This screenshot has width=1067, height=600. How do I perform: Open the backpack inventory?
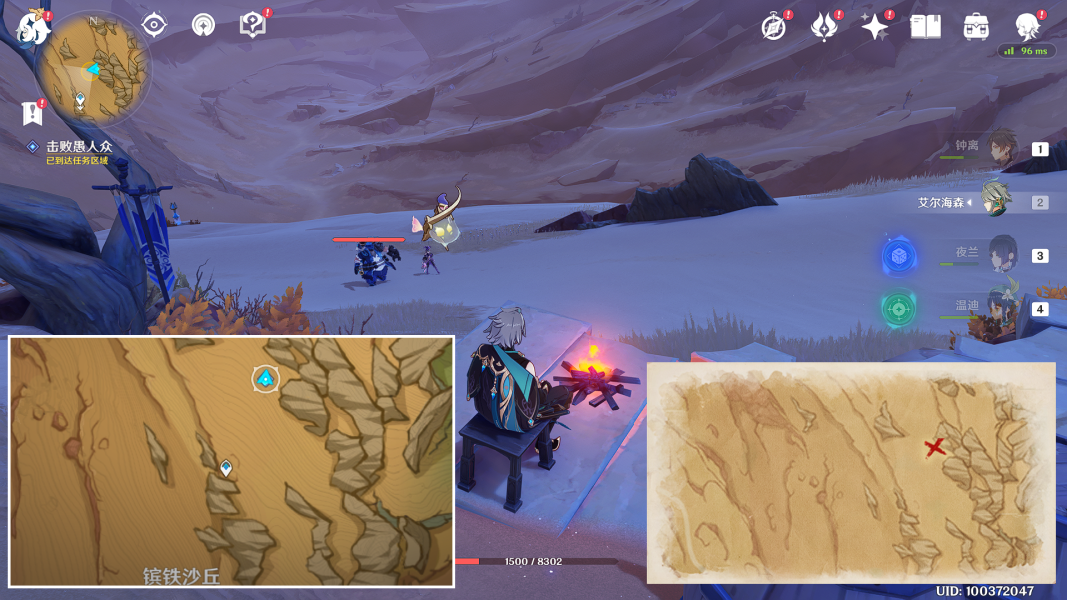976,27
